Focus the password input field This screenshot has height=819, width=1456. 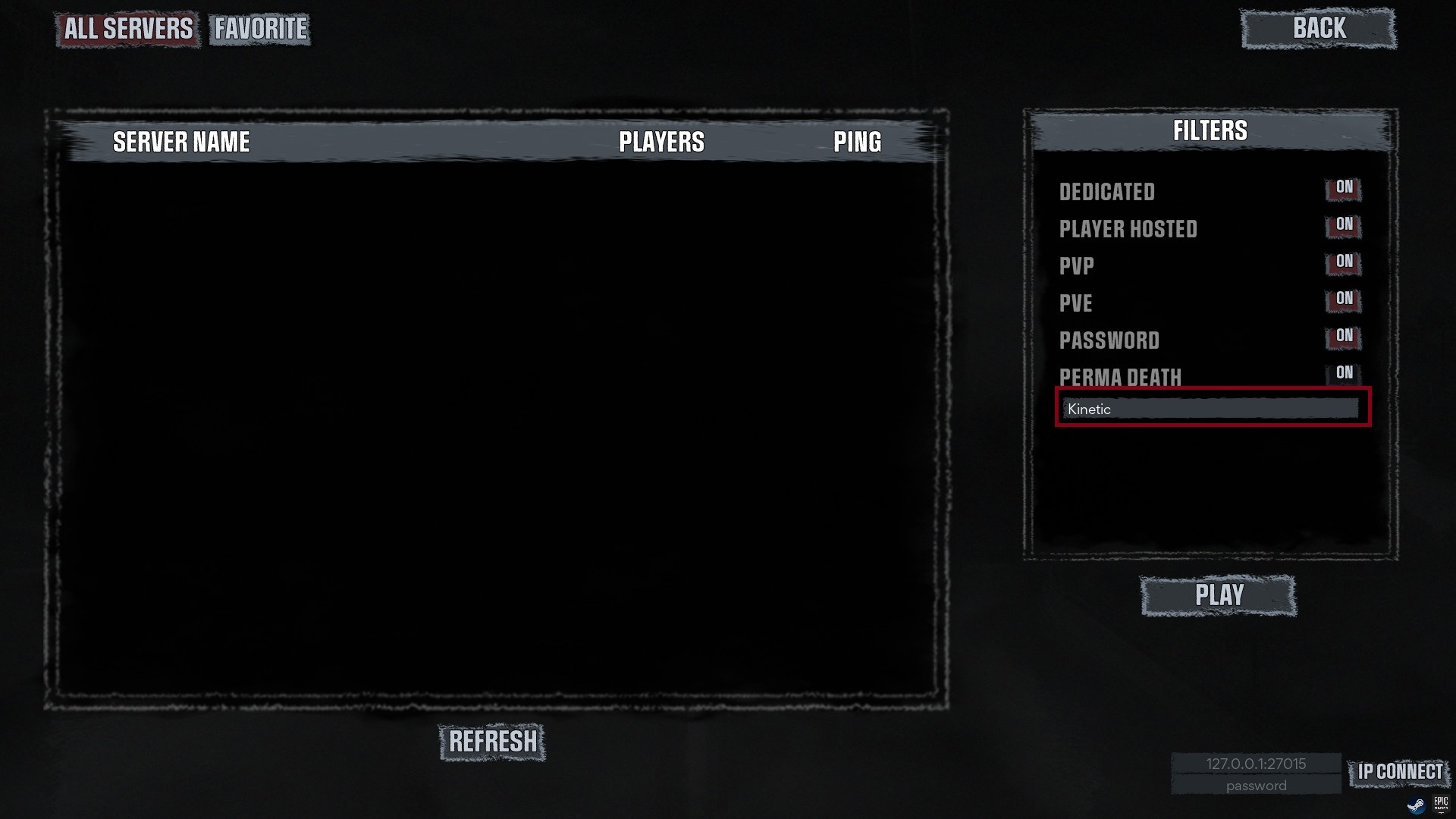1256,786
